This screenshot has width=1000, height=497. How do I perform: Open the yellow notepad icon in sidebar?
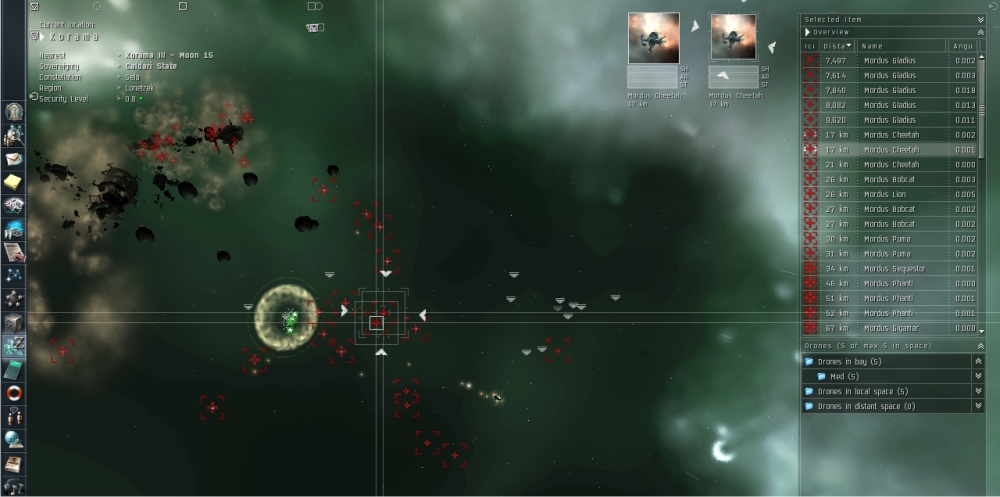14,182
